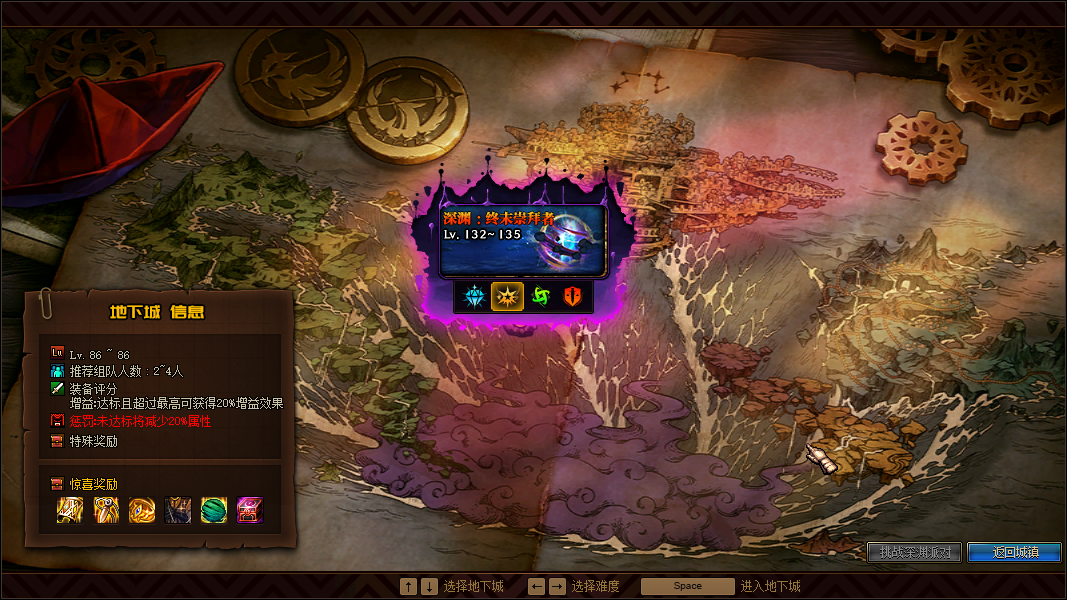Inspect the golden gauntlet reward icon
The image size is (1067, 600).
click(x=70, y=511)
